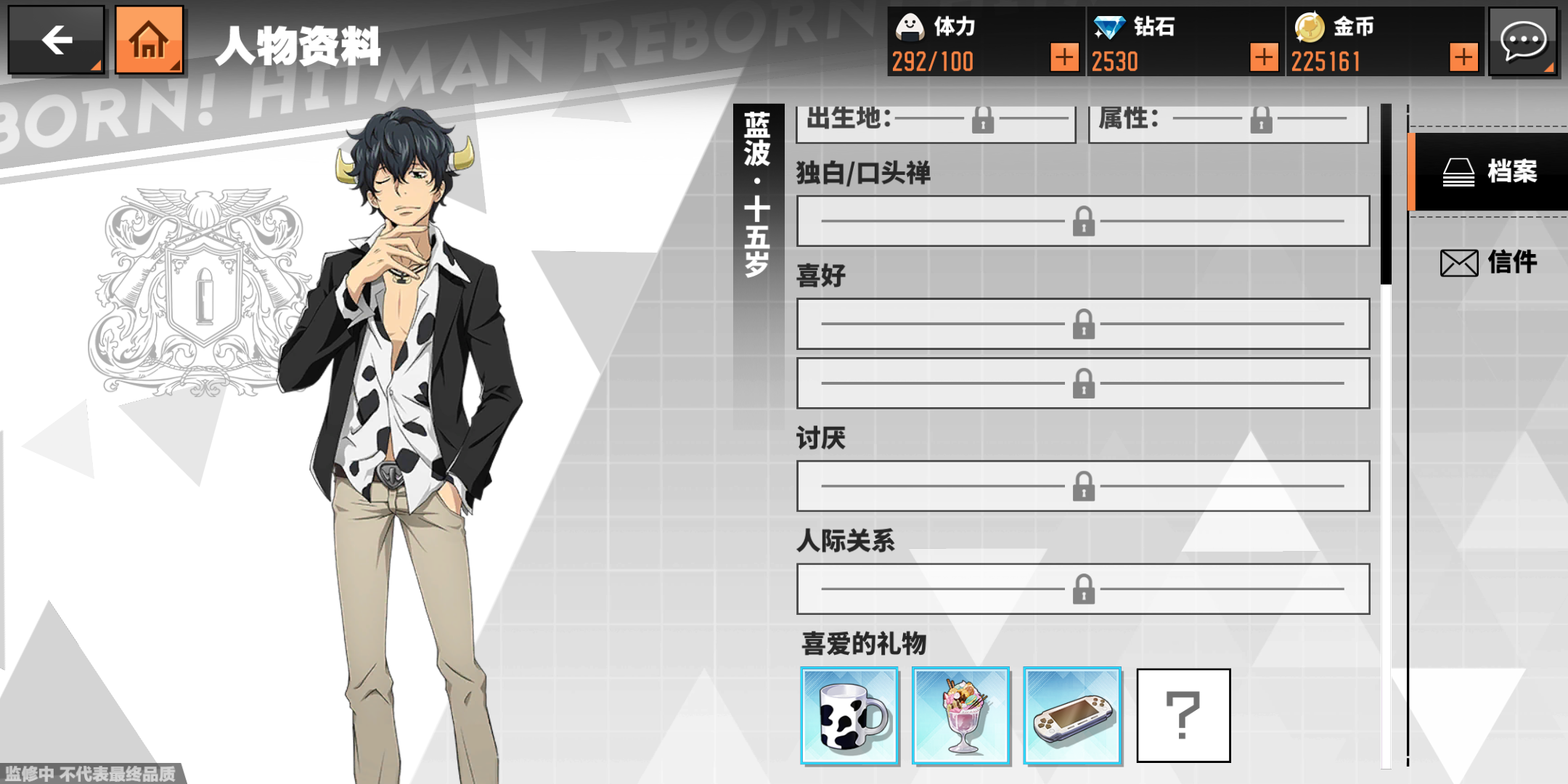Screen dimensions: 1568x784
Task: Switch to the 档案 profile tab
Action: point(1490,172)
